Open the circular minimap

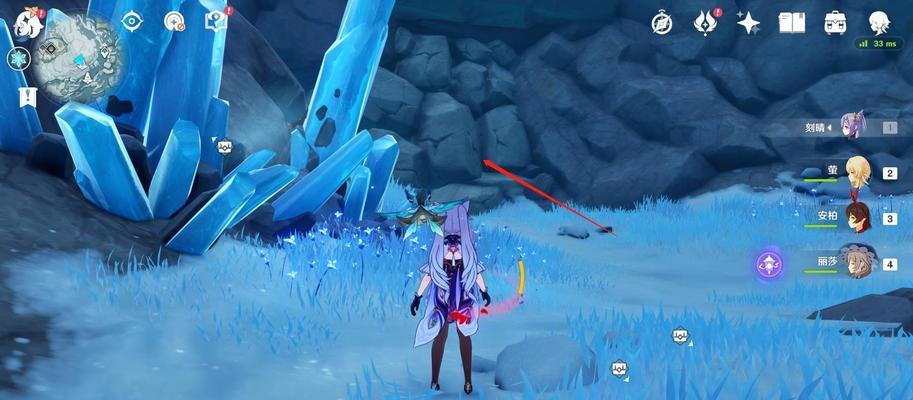72,50
